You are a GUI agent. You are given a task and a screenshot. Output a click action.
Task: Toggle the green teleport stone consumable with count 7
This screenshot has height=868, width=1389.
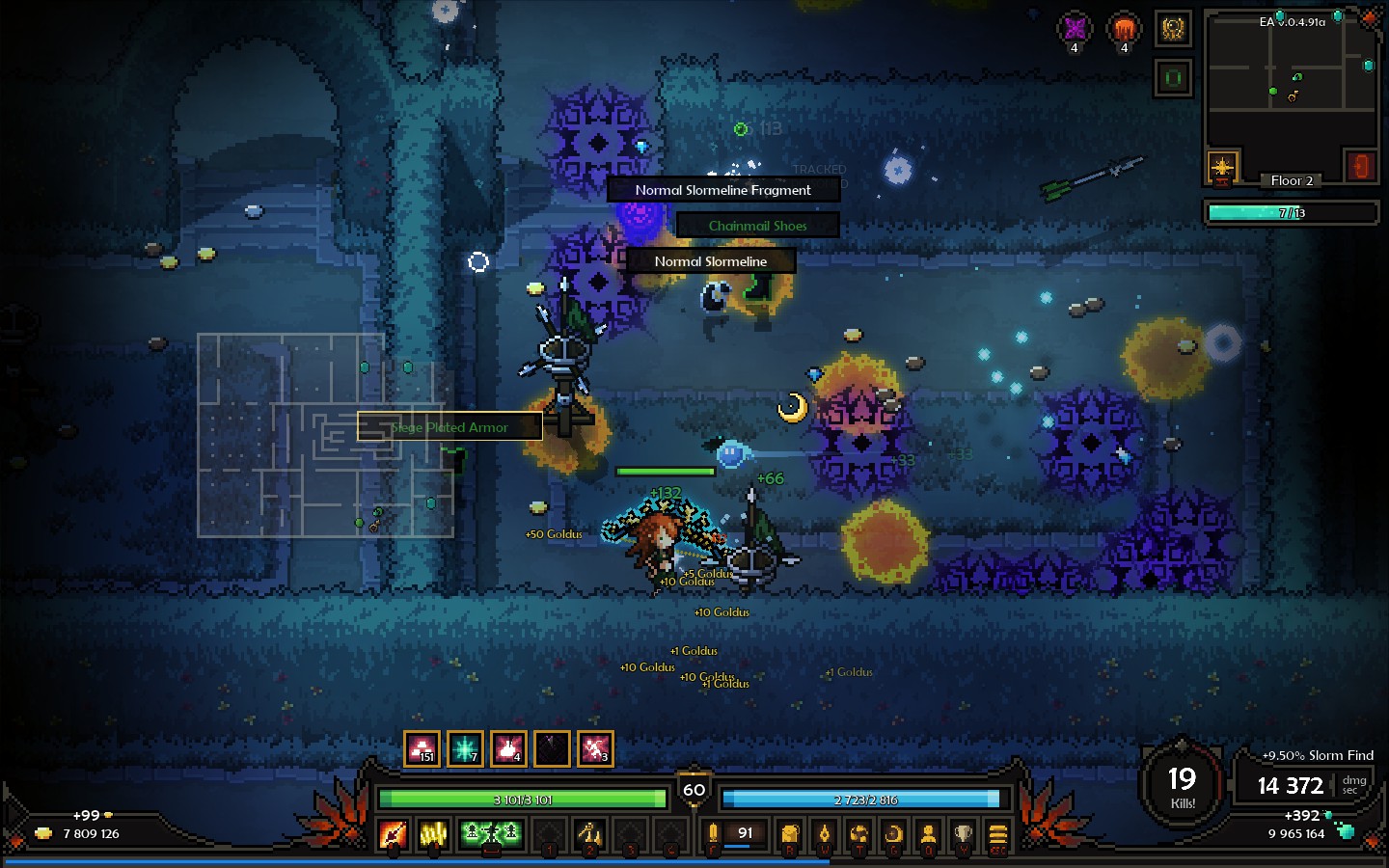pyautogui.click(x=467, y=747)
